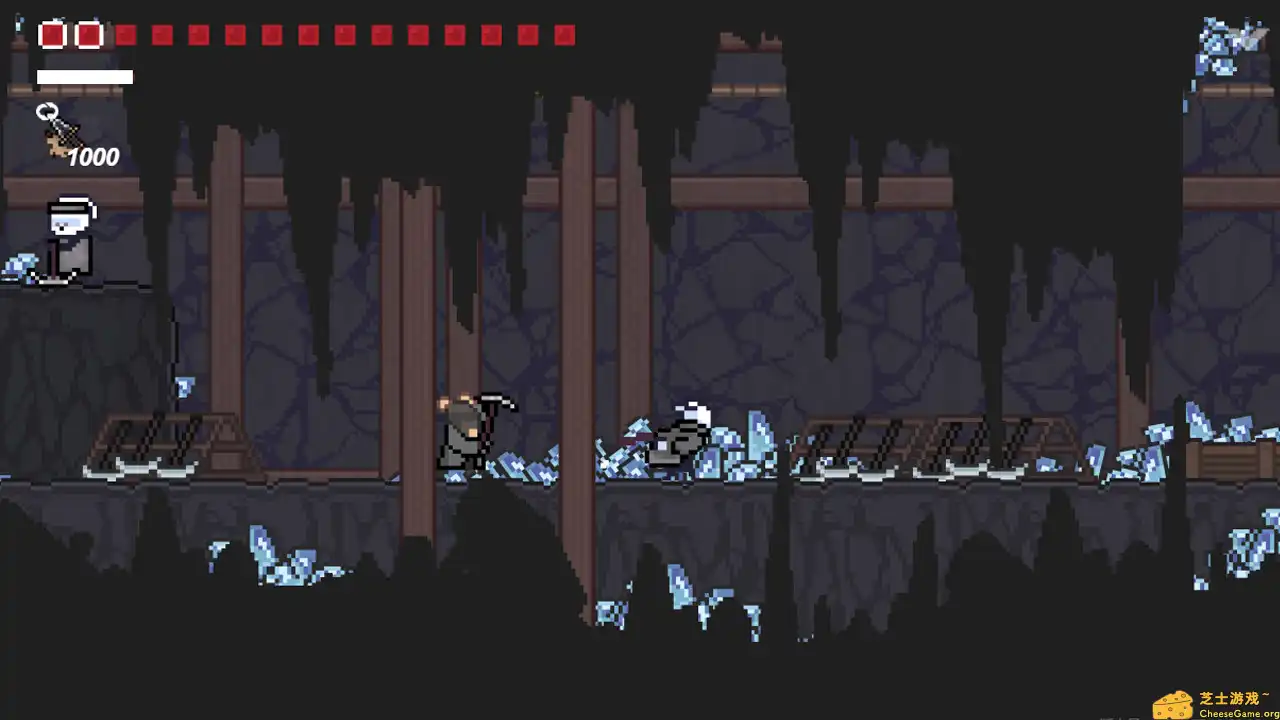Image resolution: width=1280 pixels, height=720 pixels.
Task: Click the white progress bar under the hearts
Action: tap(85, 77)
